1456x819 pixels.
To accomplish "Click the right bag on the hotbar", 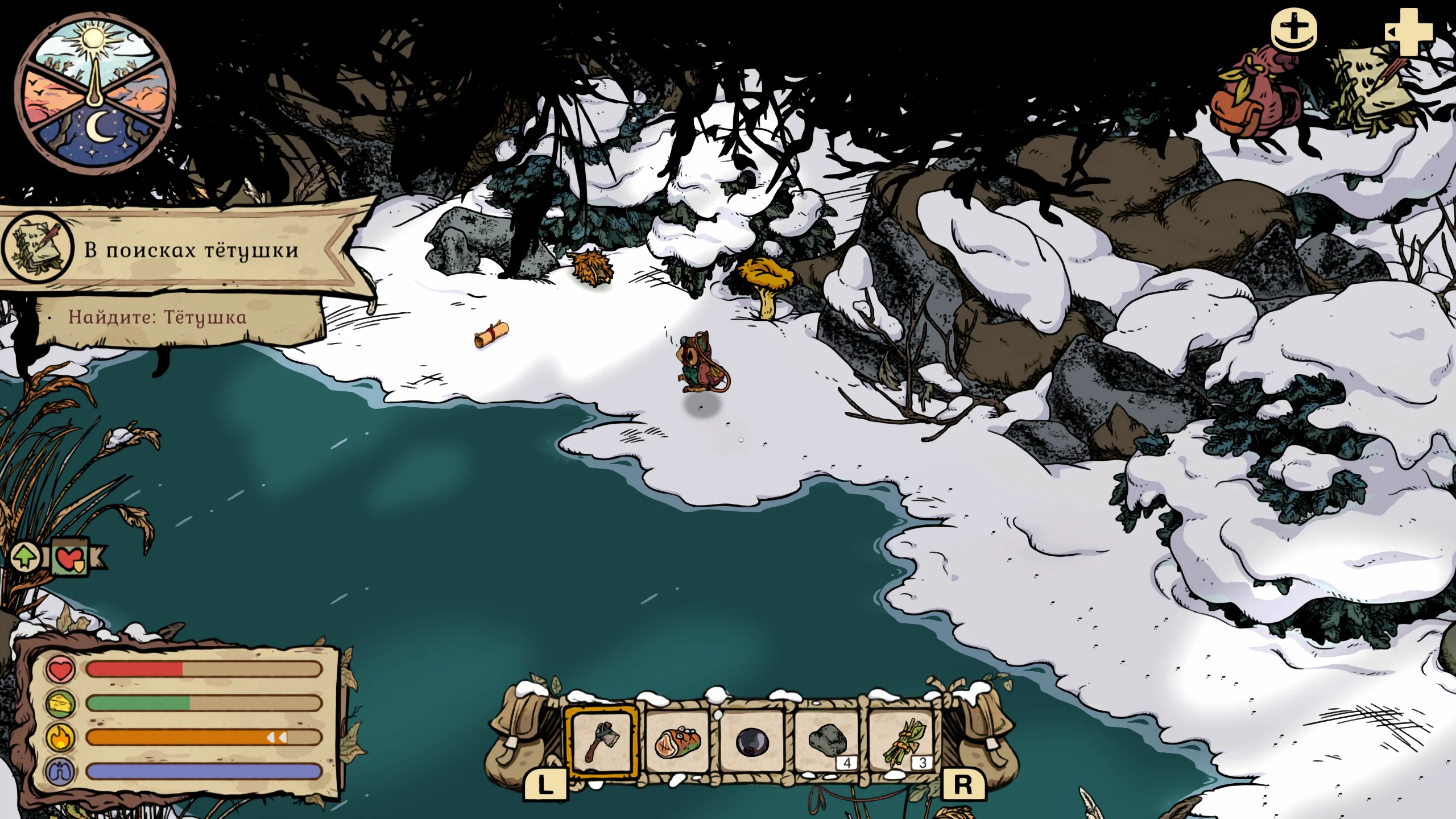I will click(x=983, y=734).
